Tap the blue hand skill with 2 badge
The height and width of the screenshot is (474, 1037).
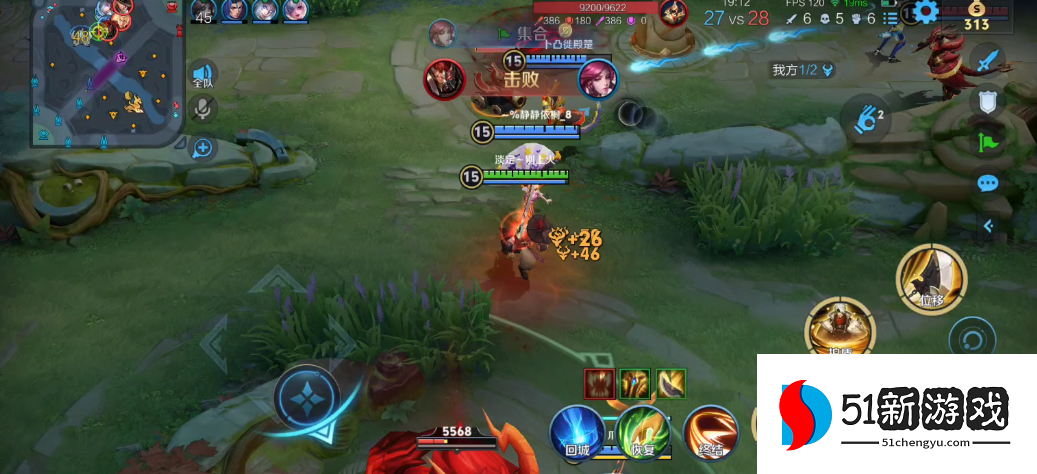pyautogui.click(x=867, y=120)
